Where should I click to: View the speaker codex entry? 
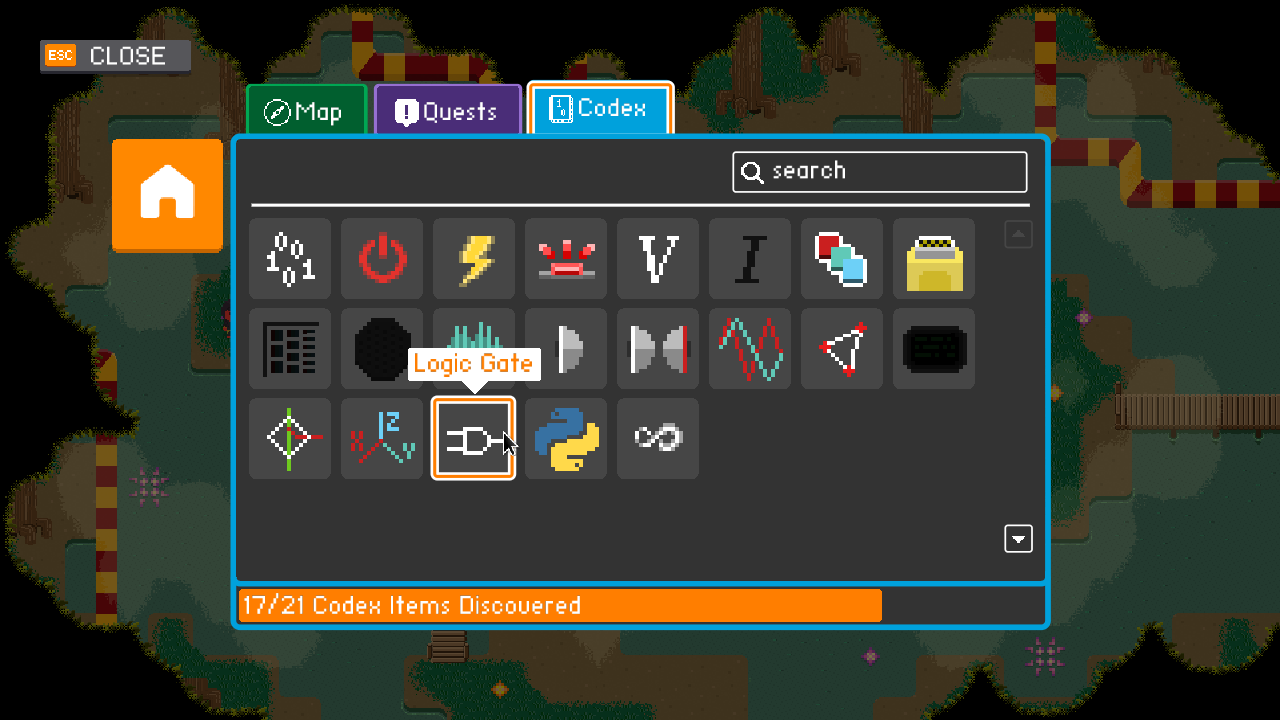(565, 349)
